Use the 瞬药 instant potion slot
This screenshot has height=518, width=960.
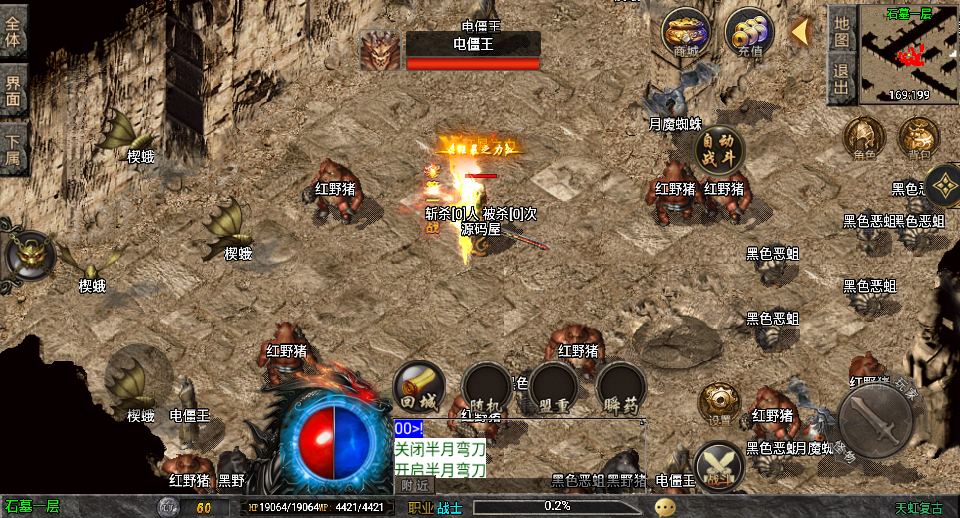(621, 387)
